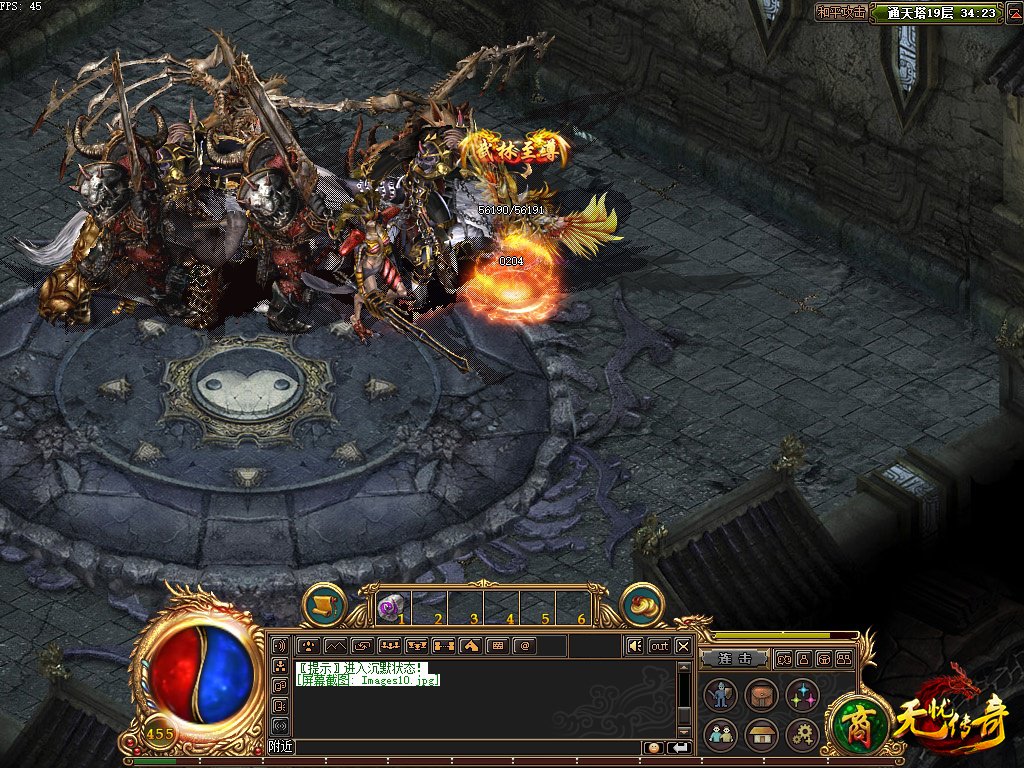This screenshot has width=1024, height=768.
Task: Open the backpack inventory icon
Action: pos(761,694)
